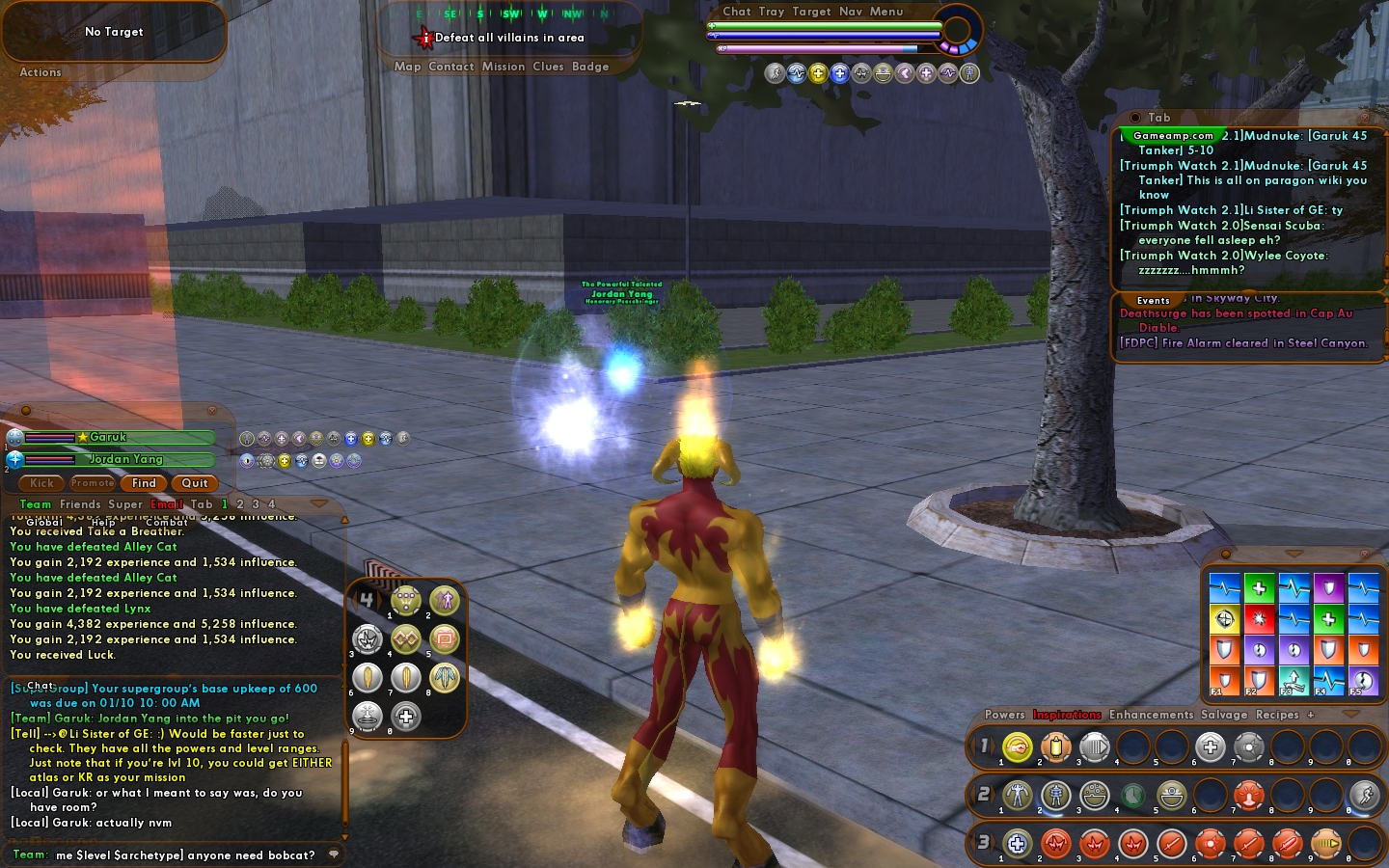The width and height of the screenshot is (1389, 868).
Task: Open the Mission panel
Action: pyautogui.click(x=504, y=67)
